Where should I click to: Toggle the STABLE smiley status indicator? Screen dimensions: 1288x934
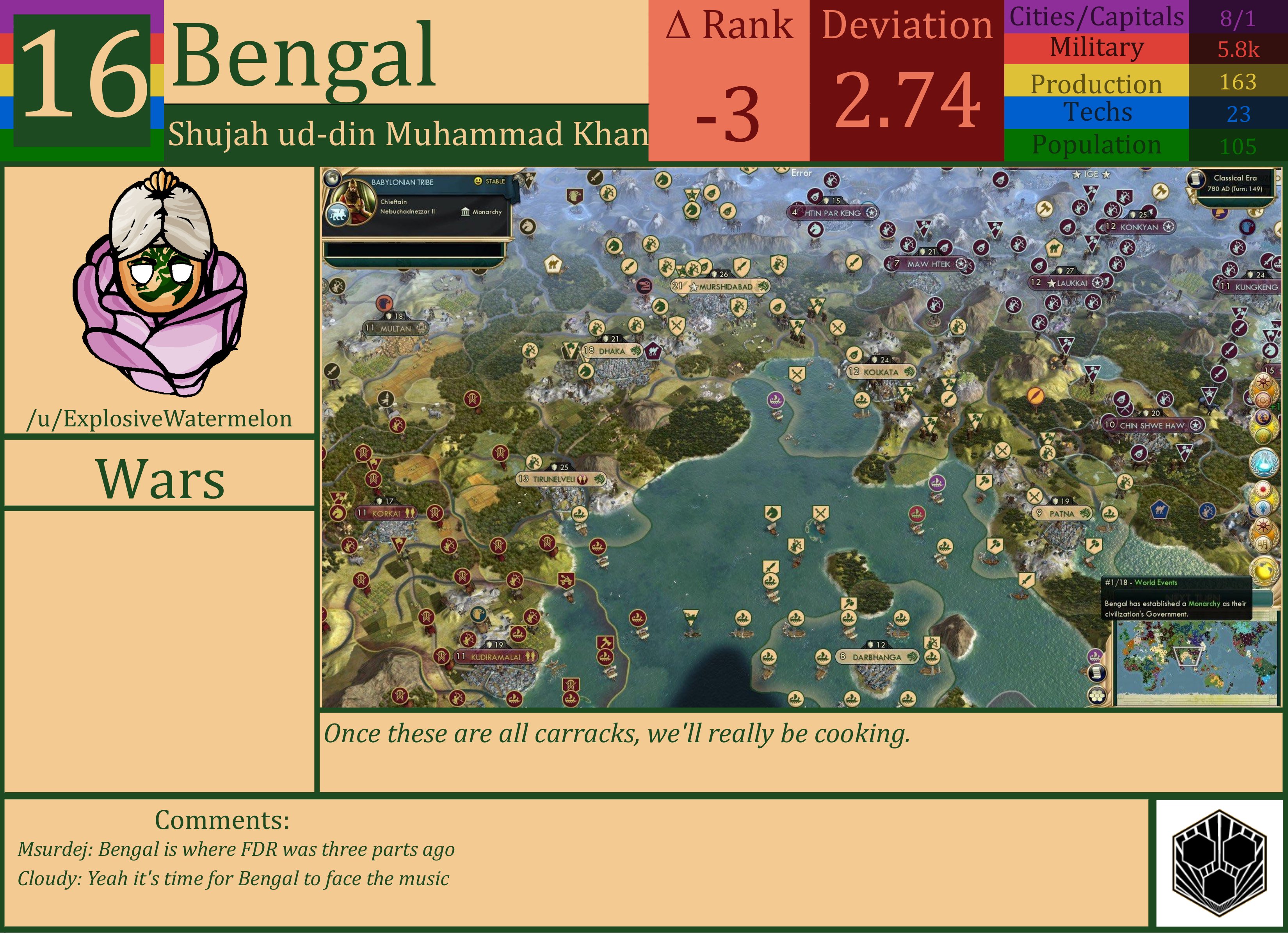[479, 182]
